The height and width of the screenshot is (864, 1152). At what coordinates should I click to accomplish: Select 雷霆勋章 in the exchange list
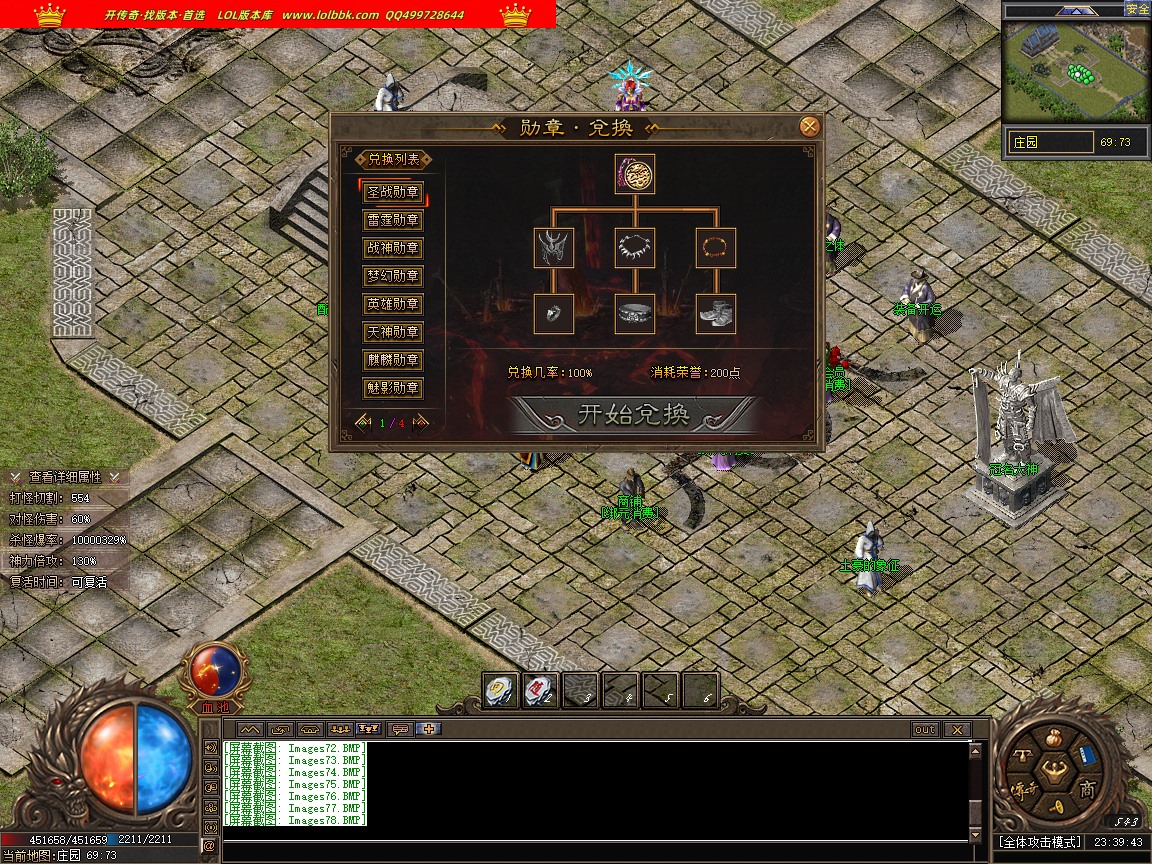(x=393, y=220)
